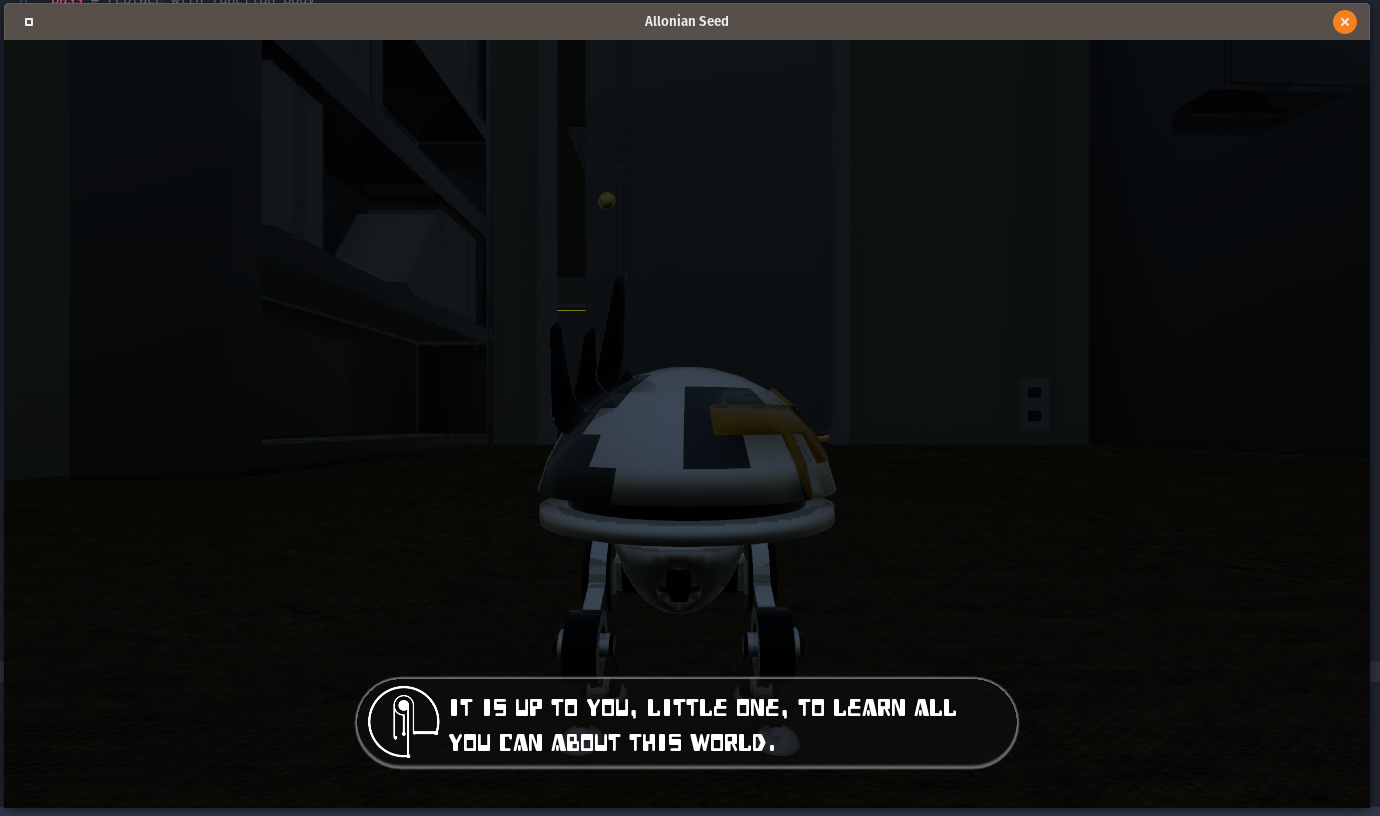Toggle the lower wall switch on the right
The image size is (1380, 816).
[x=1034, y=416]
